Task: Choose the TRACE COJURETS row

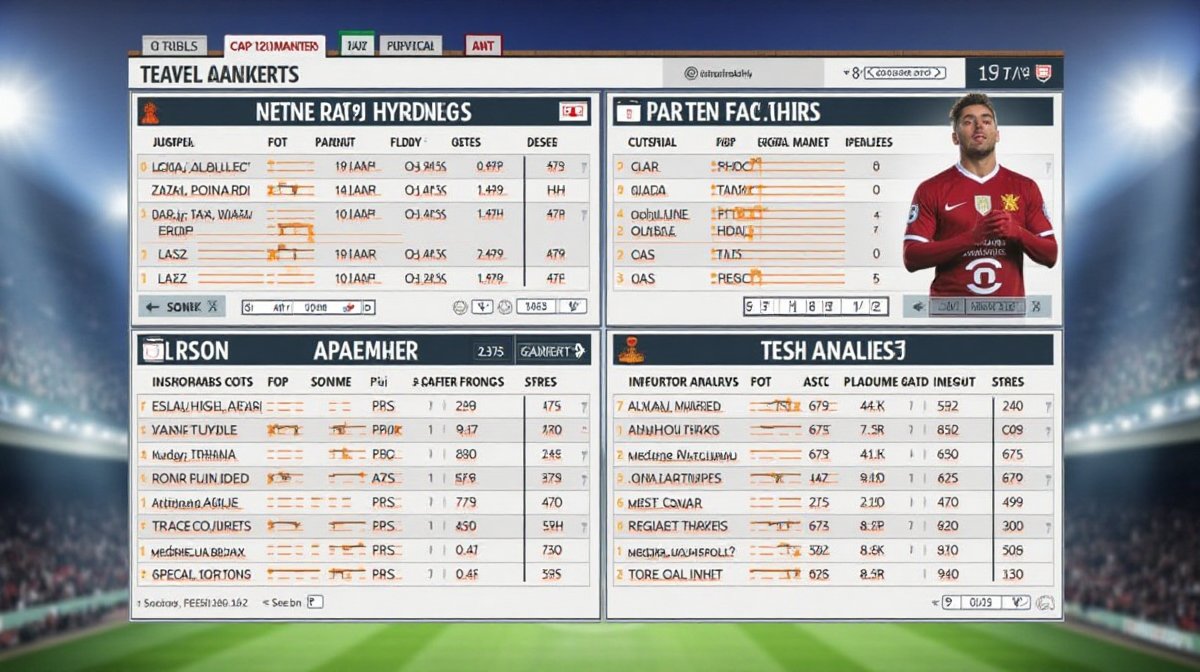Action: coord(201,526)
